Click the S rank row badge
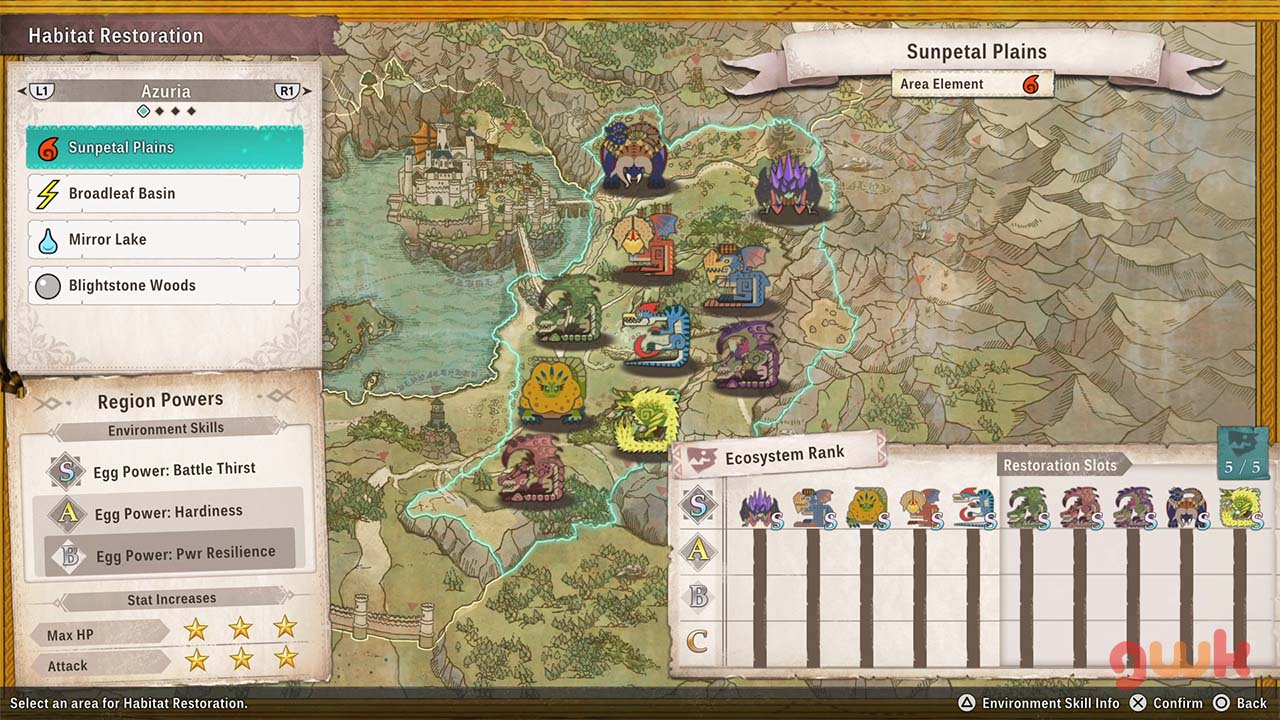Viewport: 1280px width, 720px height. coord(698,506)
